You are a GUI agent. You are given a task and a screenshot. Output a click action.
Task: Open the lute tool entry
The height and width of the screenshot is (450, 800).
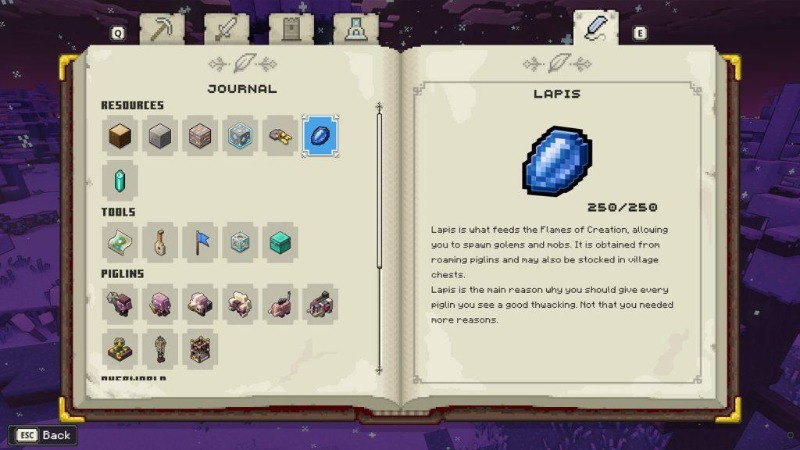tap(161, 242)
